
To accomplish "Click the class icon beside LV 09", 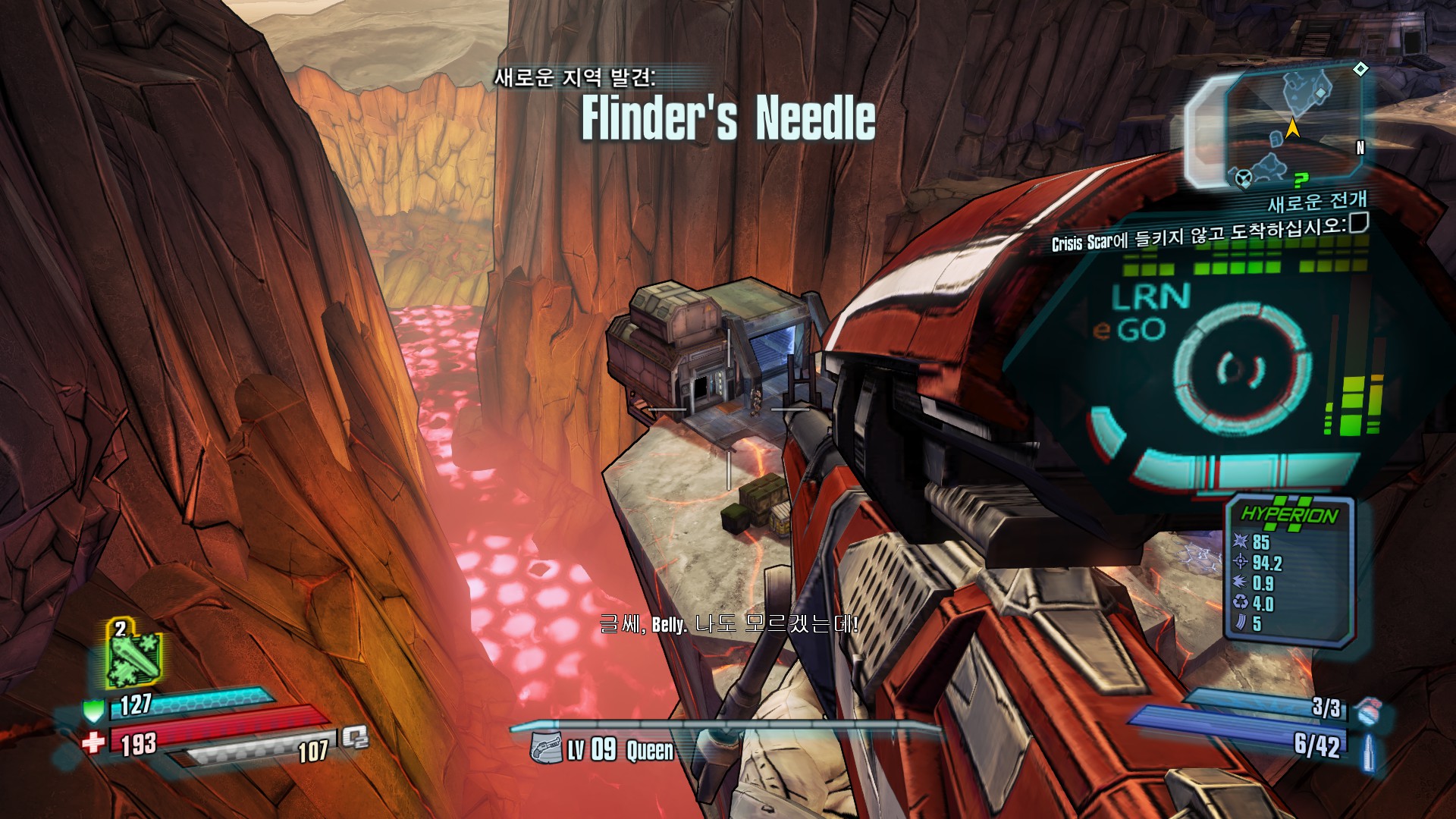I will click(x=546, y=748).
